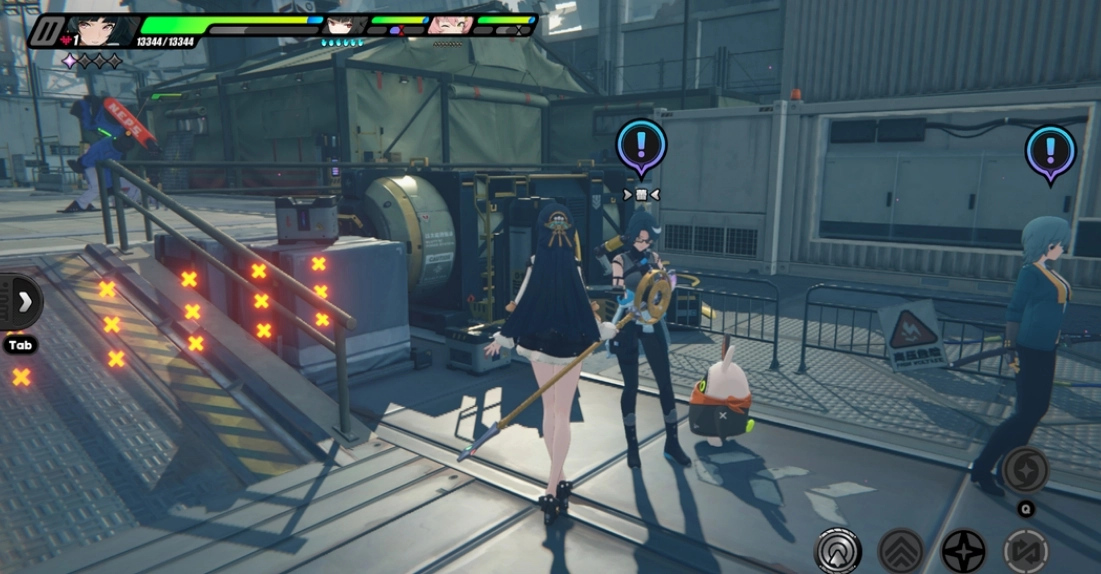Use the basic attack circular arrow button
The image size is (1101, 574).
click(837, 551)
